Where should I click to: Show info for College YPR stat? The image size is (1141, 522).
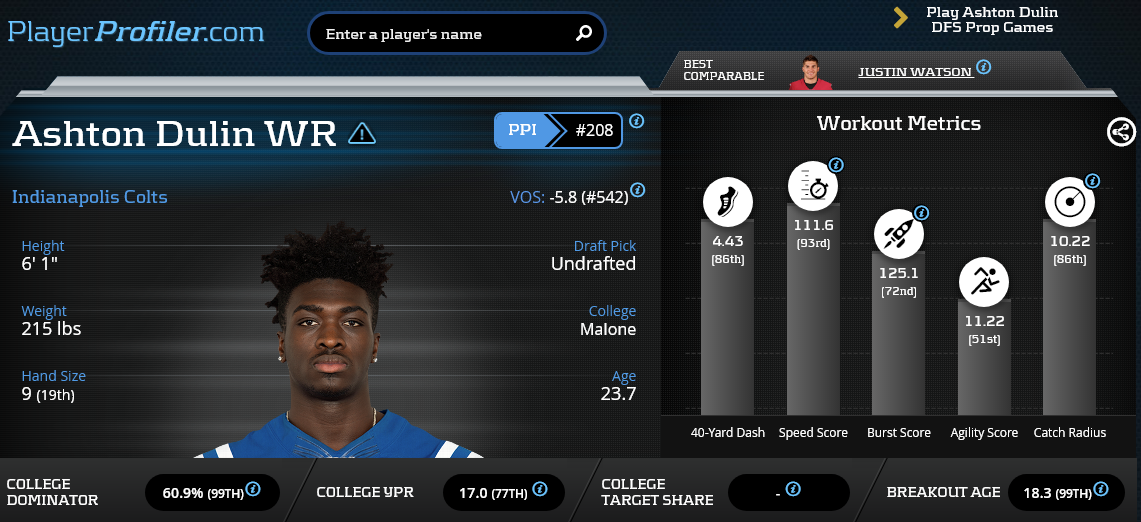point(540,490)
